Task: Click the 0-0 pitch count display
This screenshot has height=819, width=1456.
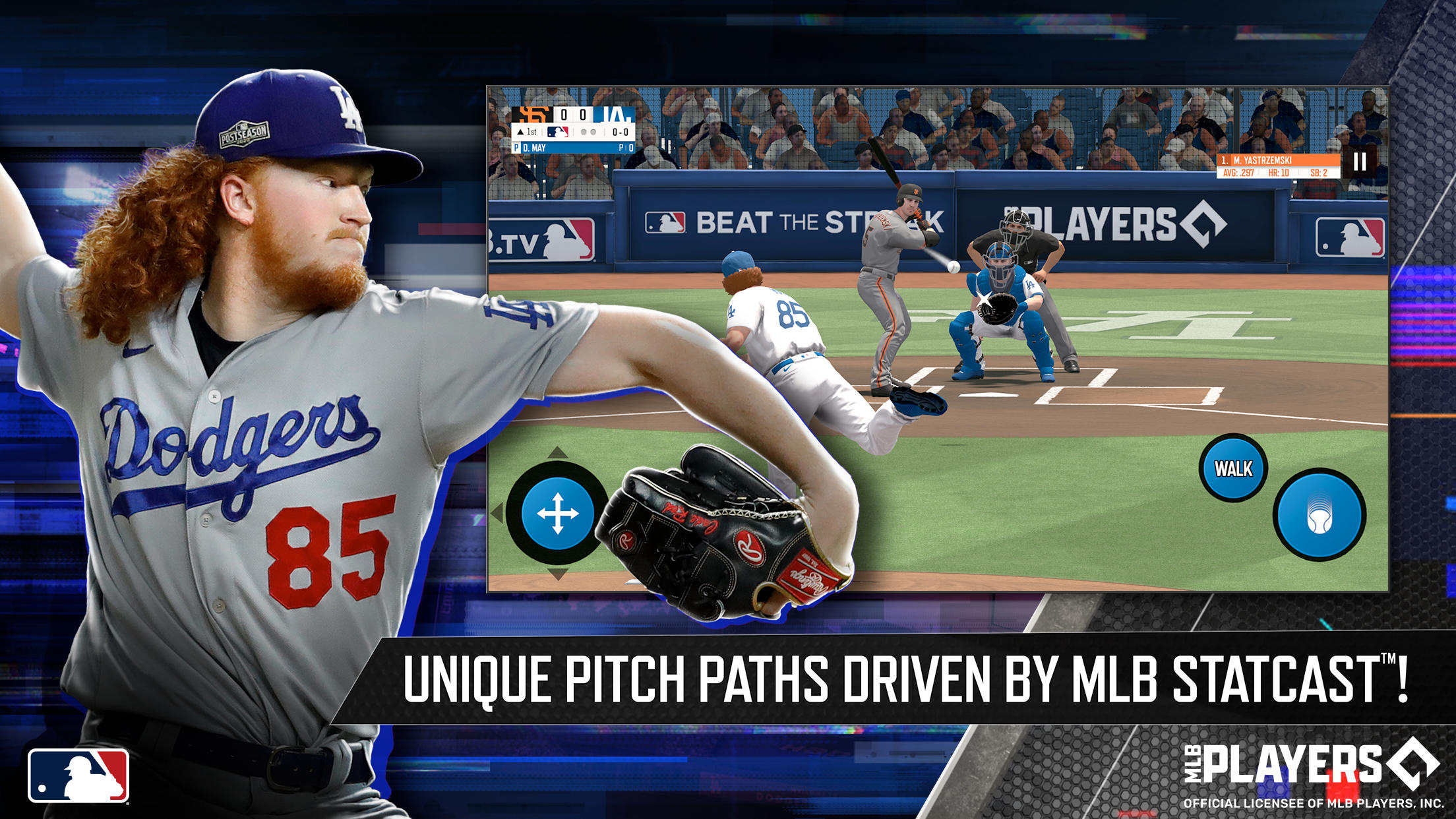Action: (620, 132)
